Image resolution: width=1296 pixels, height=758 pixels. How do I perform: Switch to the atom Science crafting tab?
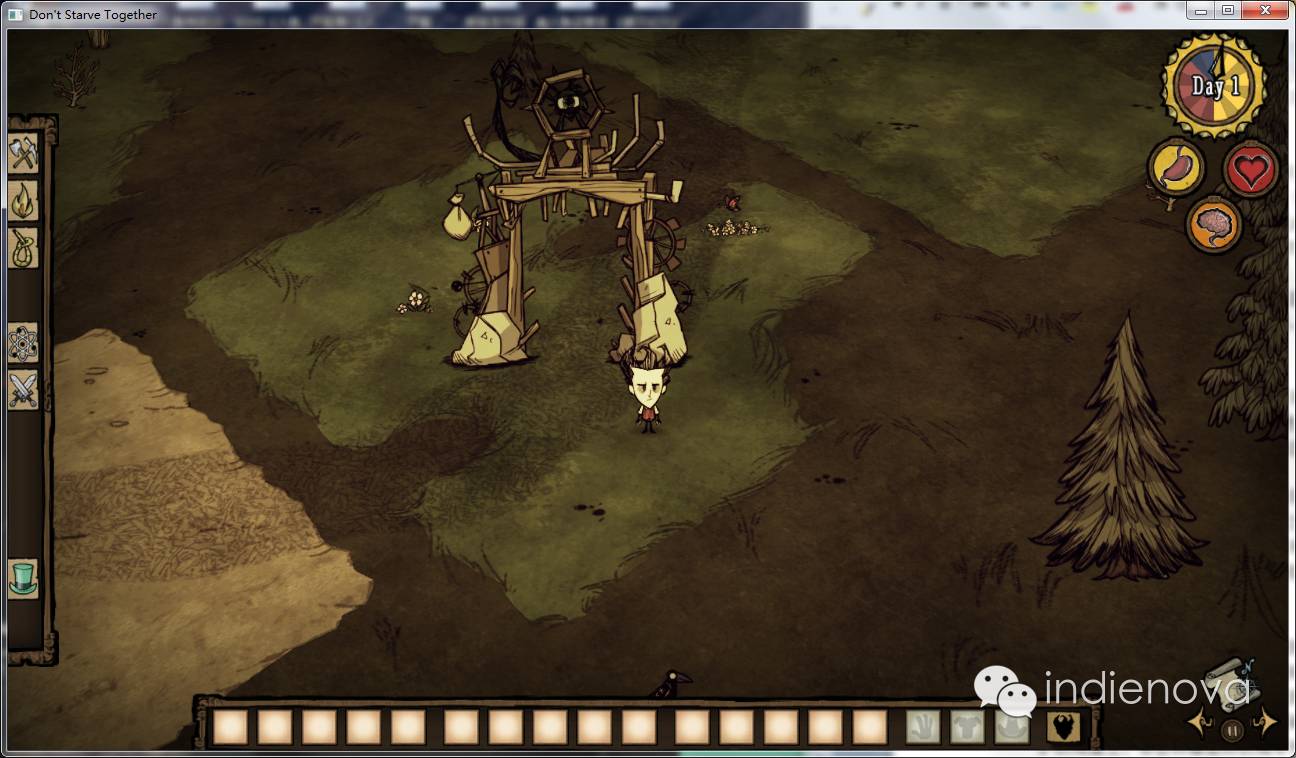click(x=23, y=343)
